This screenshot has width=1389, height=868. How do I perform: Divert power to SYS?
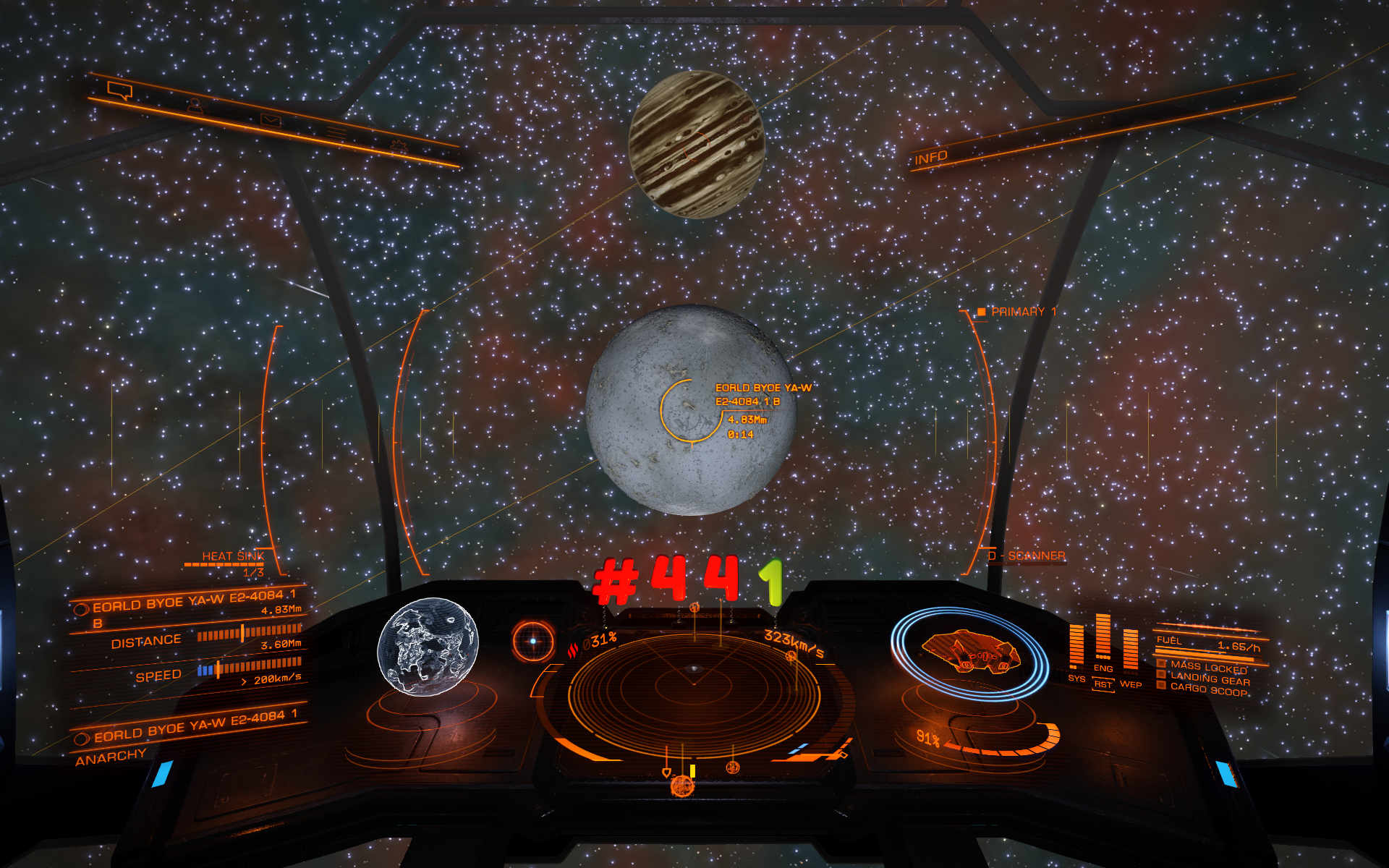click(1076, 678)
